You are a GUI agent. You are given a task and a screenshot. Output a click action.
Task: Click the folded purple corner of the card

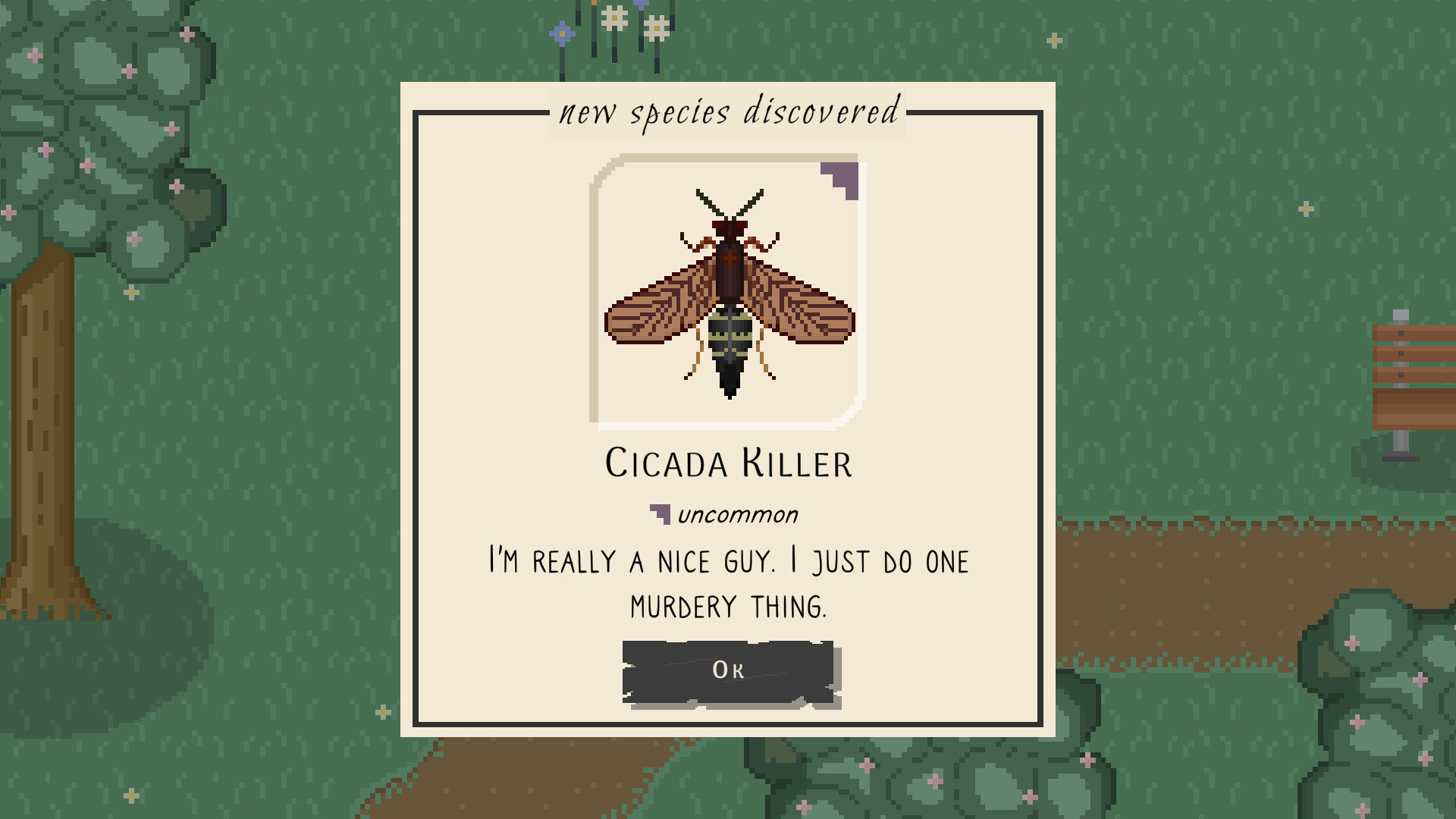(840, 173)
